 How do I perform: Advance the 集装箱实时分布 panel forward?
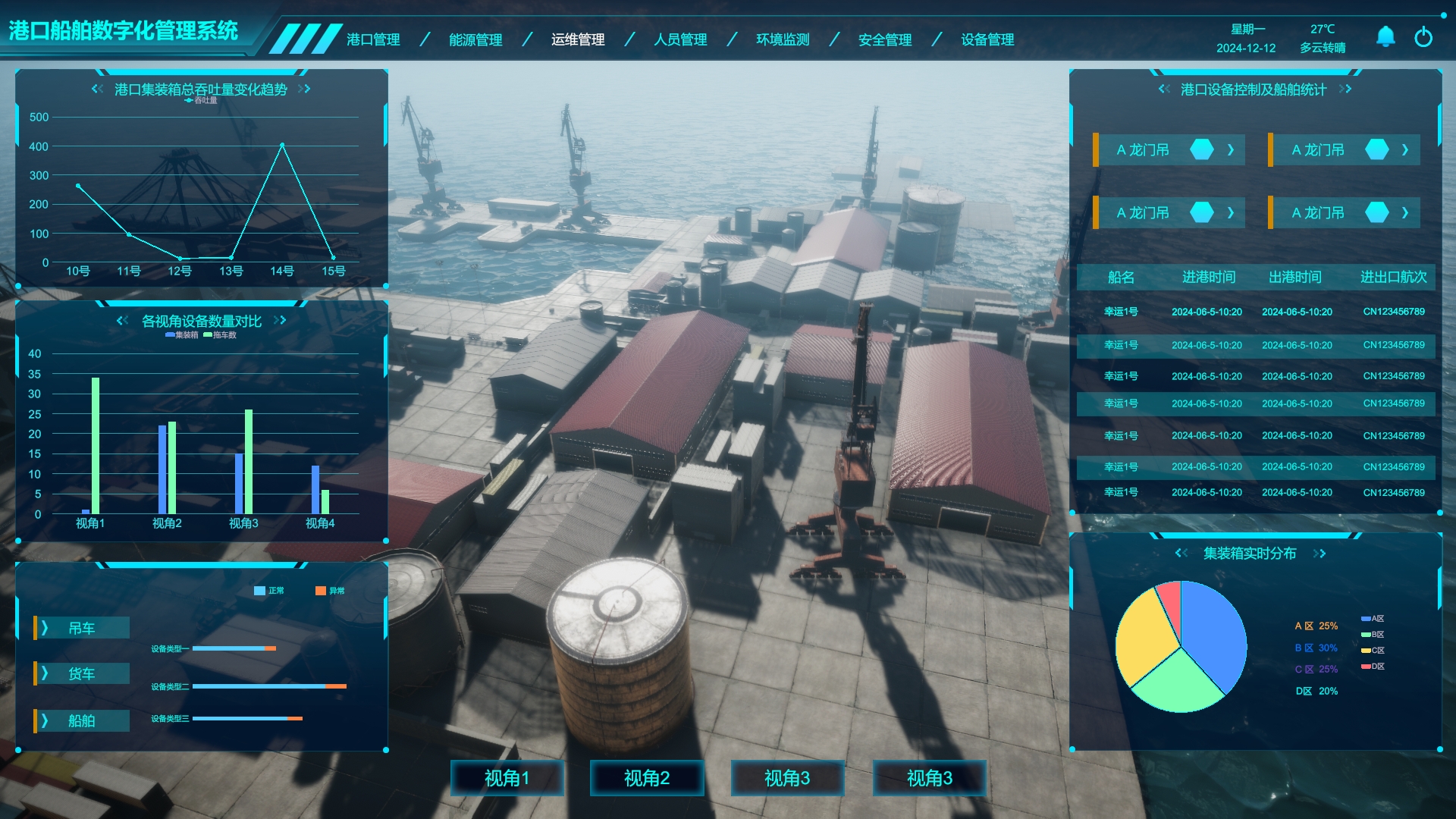1320,554
